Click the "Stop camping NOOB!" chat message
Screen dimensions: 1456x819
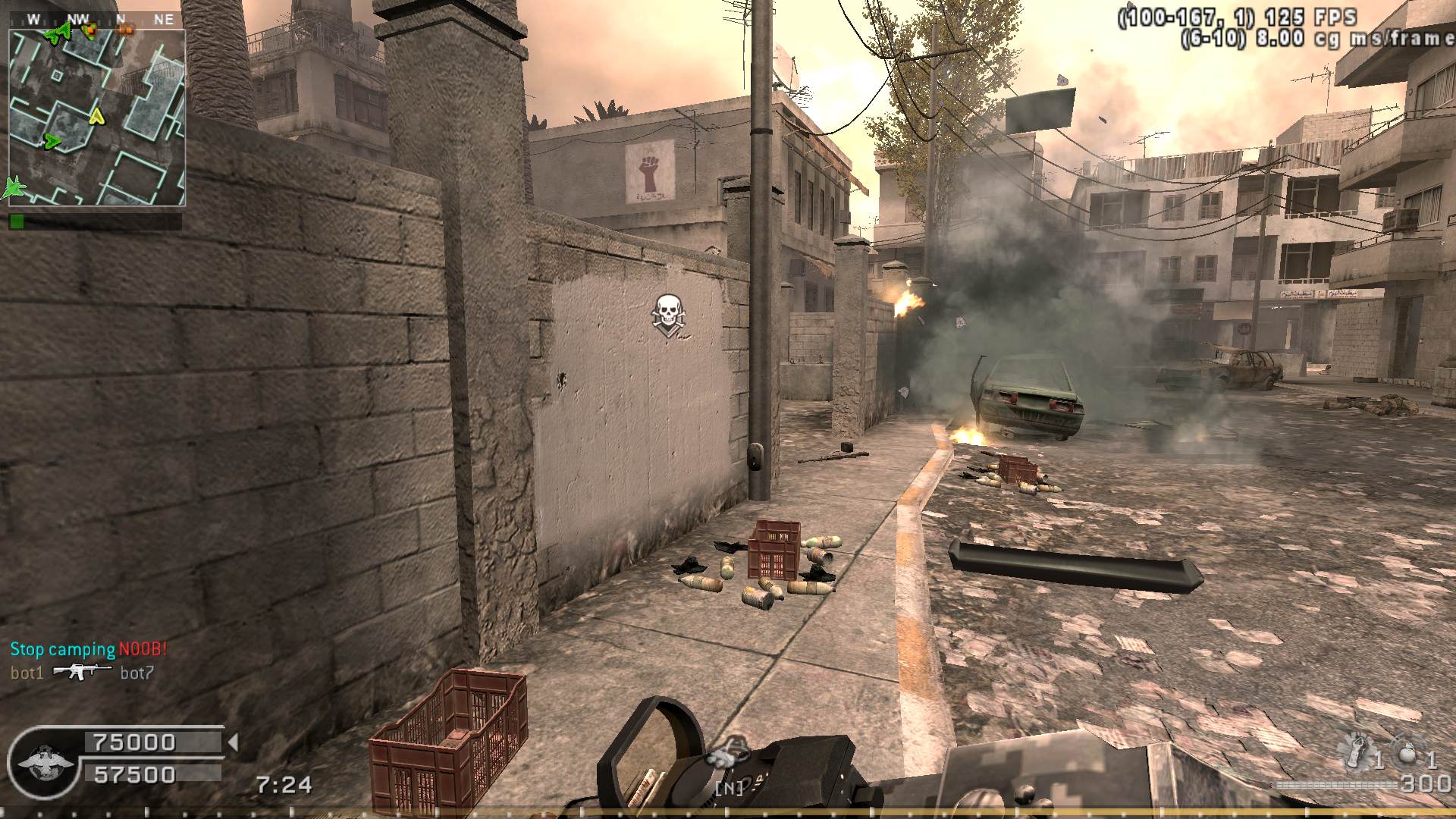(88, 649)
